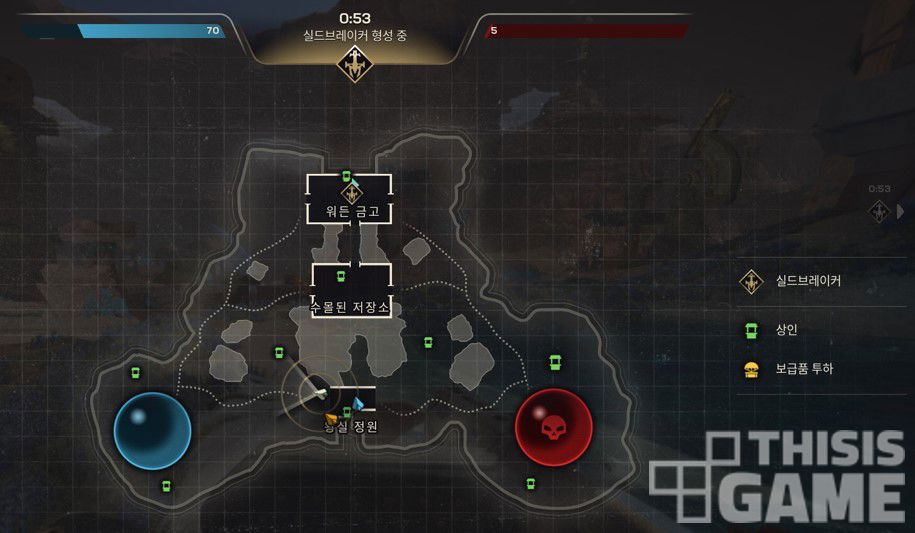Expand the side panel arrow beside small timer

pos(900,211)
